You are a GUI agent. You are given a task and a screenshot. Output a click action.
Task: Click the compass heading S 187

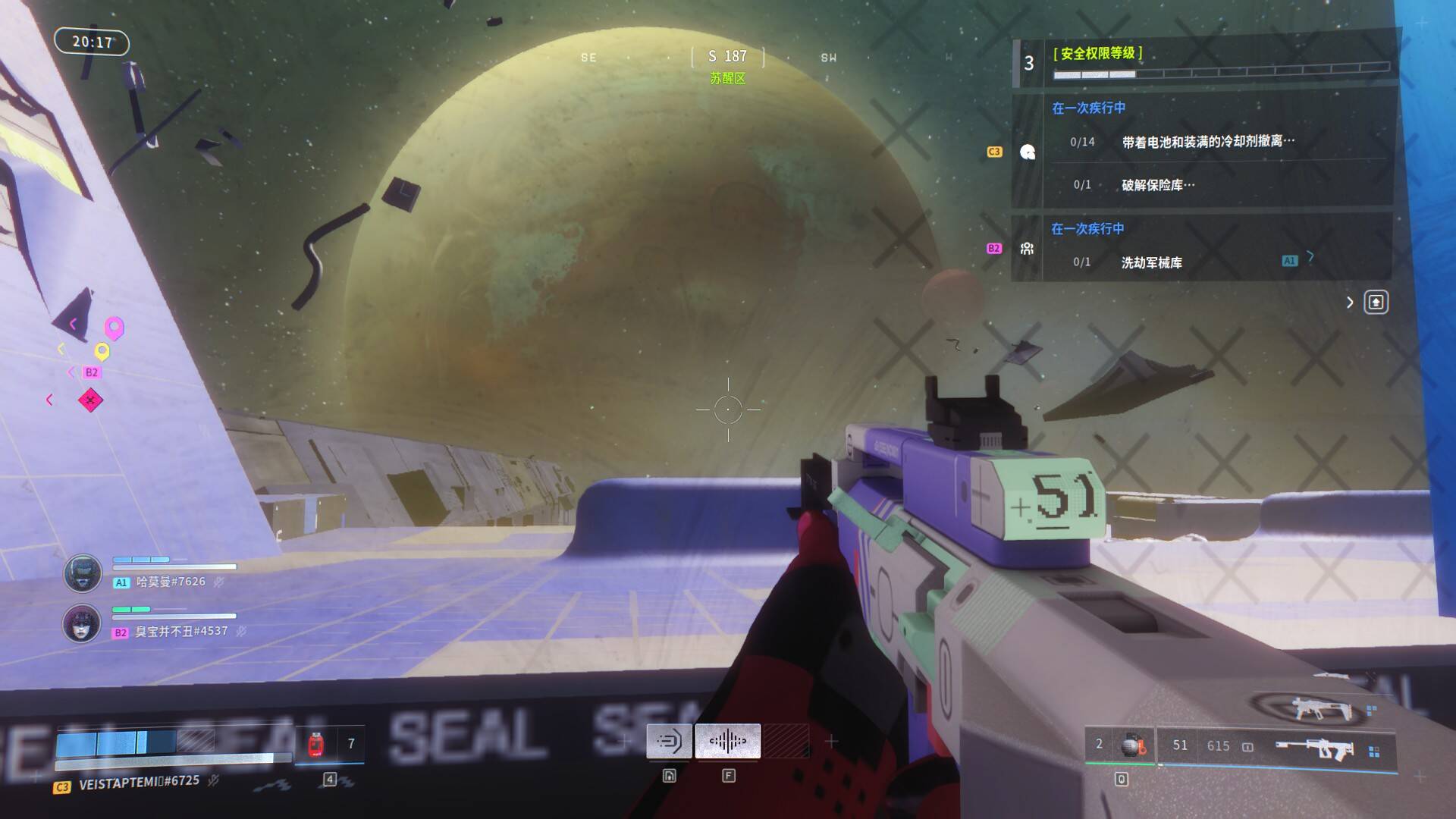[x=727, y=57]
